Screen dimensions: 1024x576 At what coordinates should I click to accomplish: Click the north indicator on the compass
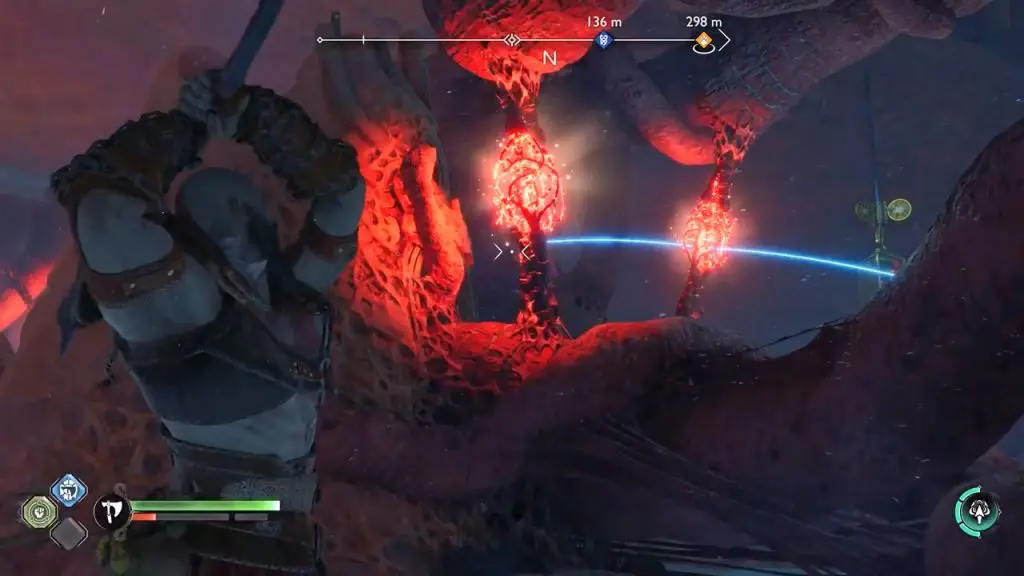[549, 57]
